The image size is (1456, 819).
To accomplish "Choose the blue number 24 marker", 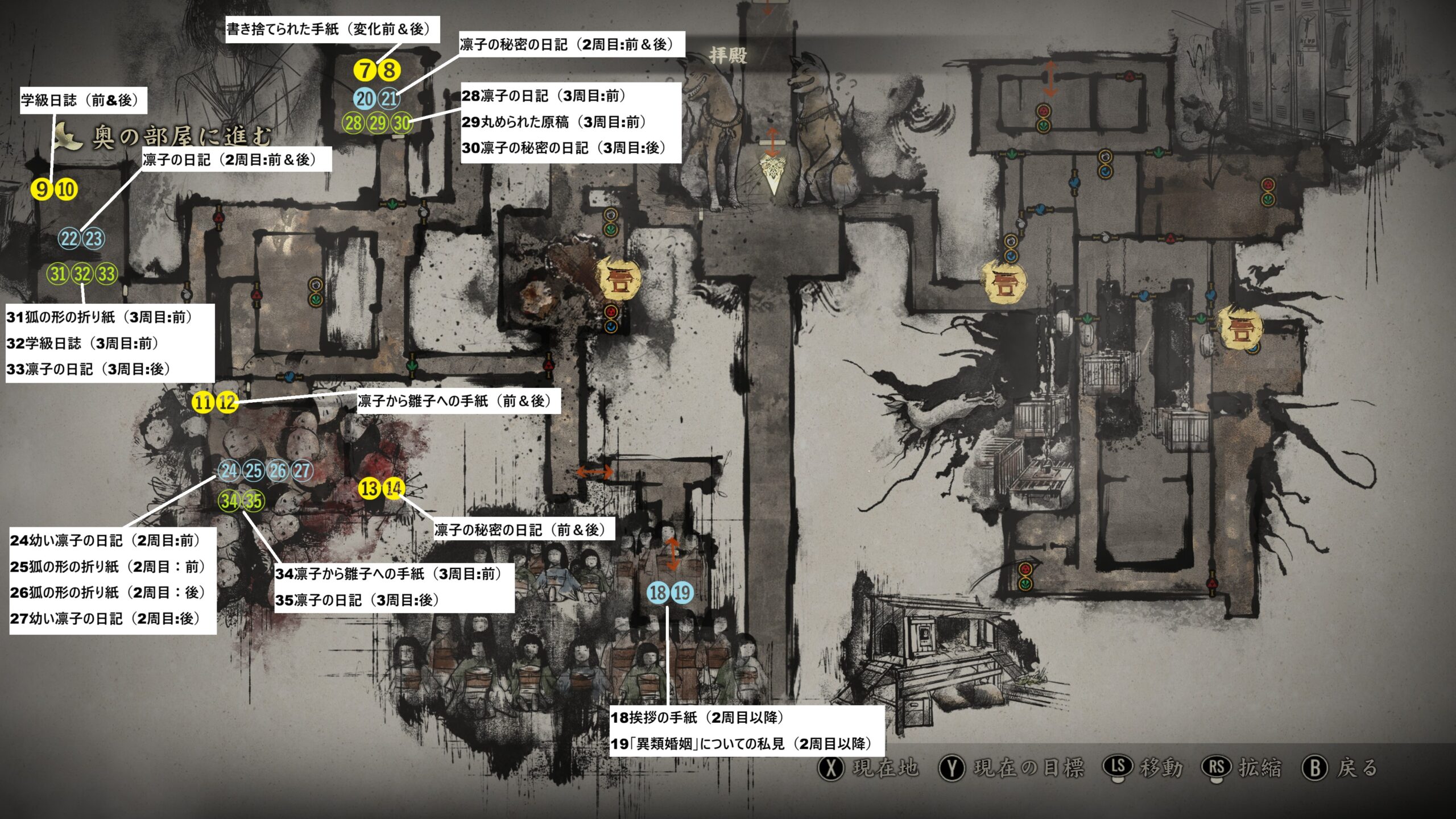I will pyautogui.click(x=229, y=471).
